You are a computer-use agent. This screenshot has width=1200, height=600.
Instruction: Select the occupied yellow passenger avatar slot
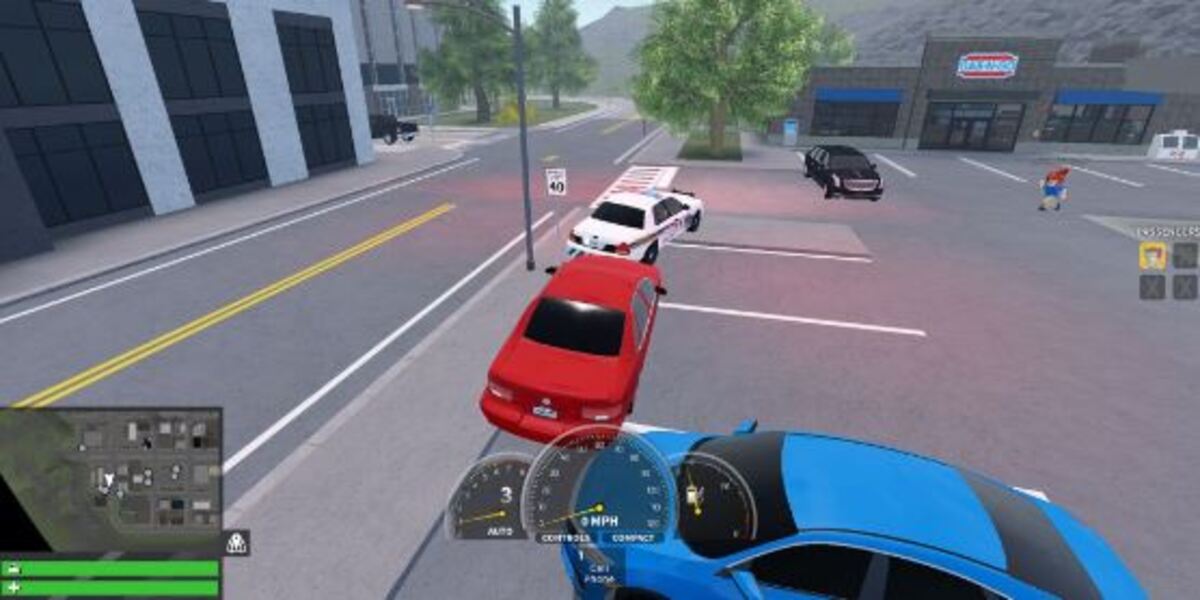click(x=1152, y=256)
